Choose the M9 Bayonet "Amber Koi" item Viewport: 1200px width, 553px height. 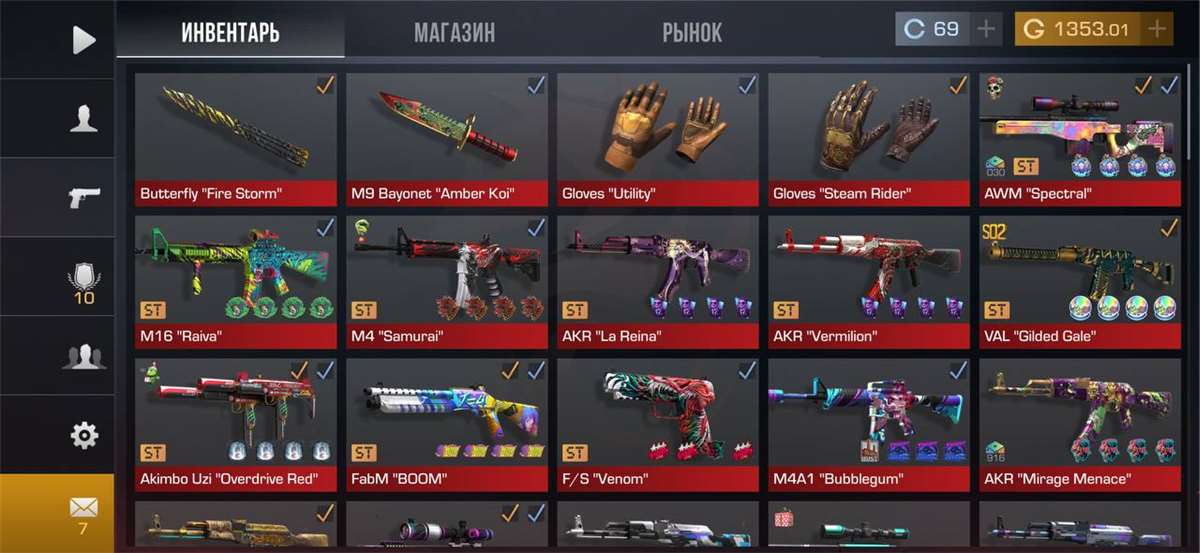446,135
